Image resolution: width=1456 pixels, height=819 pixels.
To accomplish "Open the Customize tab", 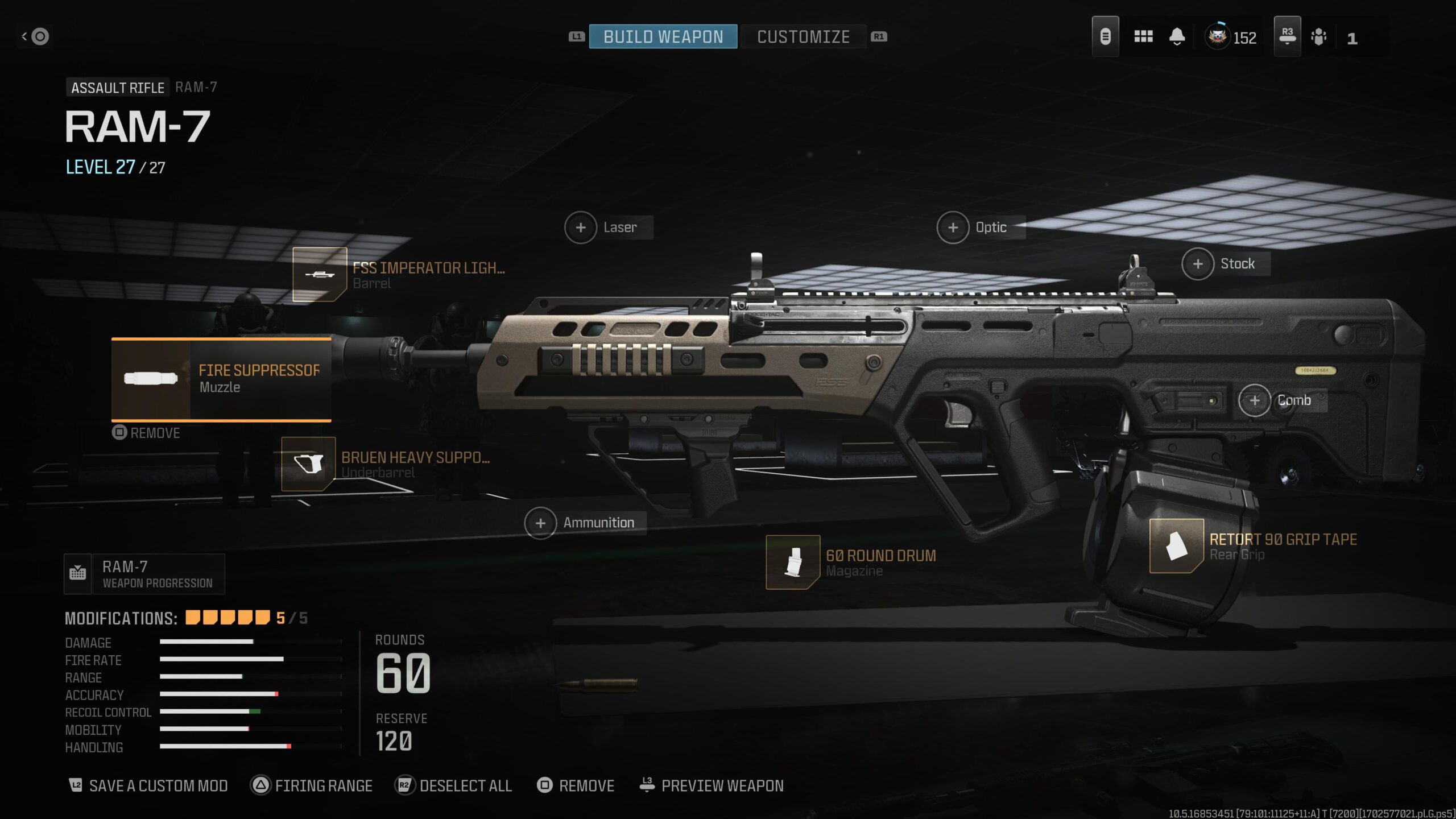I will tap(803, 37).
